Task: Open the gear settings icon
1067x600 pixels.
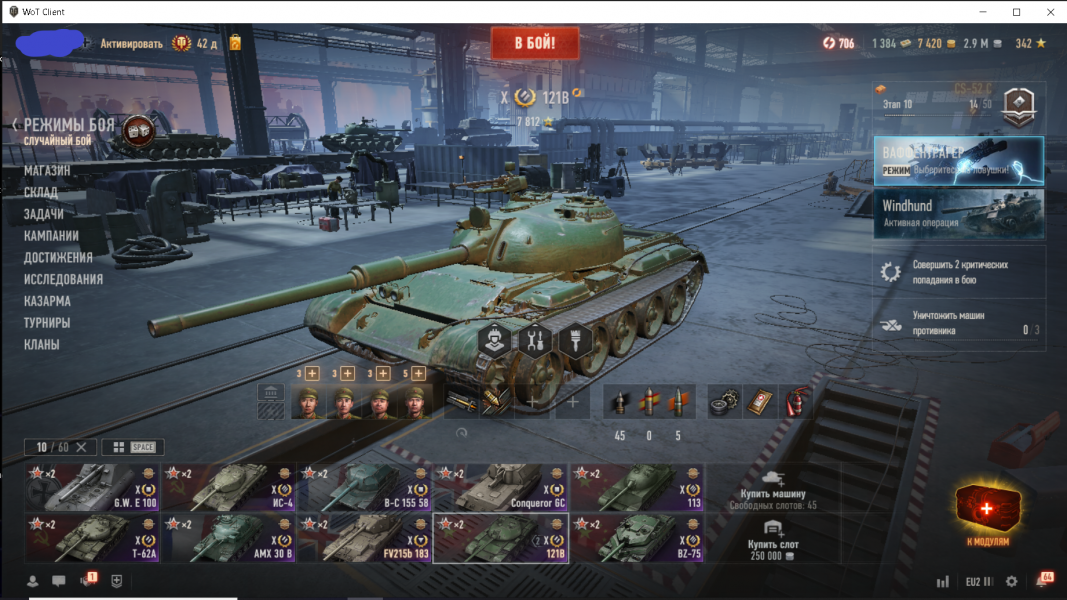Action: (x=1011, y=581)
